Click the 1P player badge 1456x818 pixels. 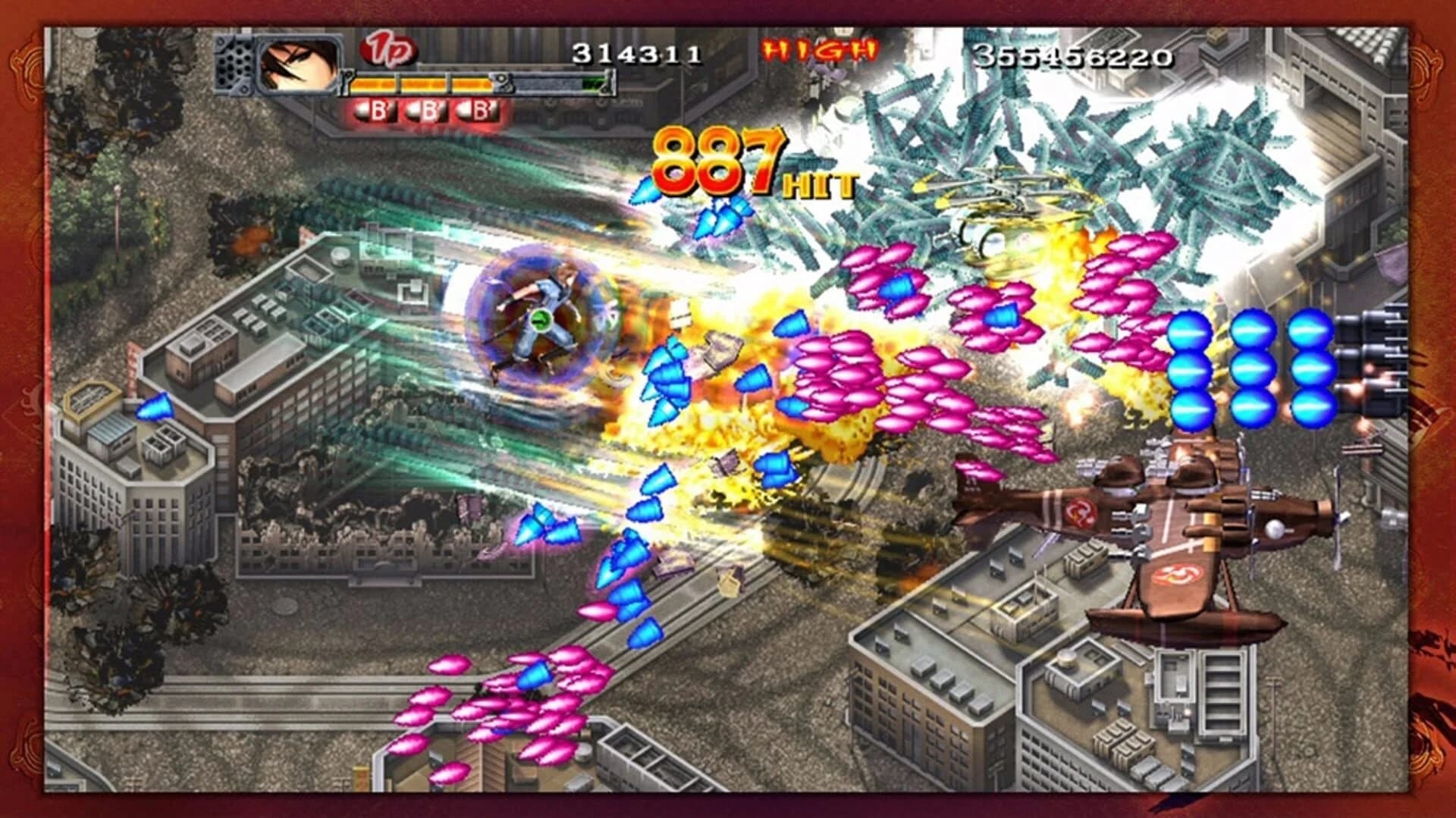(388, 50)
